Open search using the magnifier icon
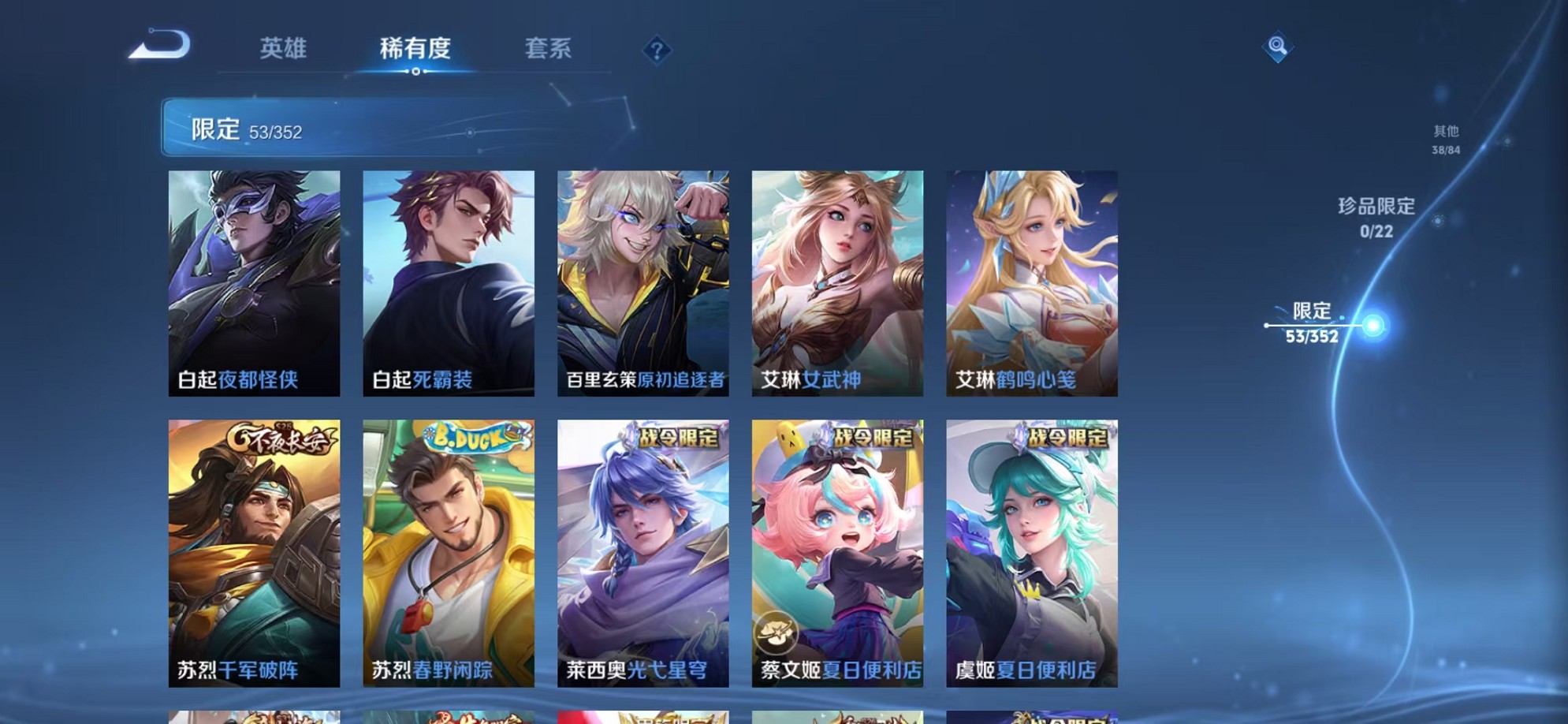 pos(1277,47)
